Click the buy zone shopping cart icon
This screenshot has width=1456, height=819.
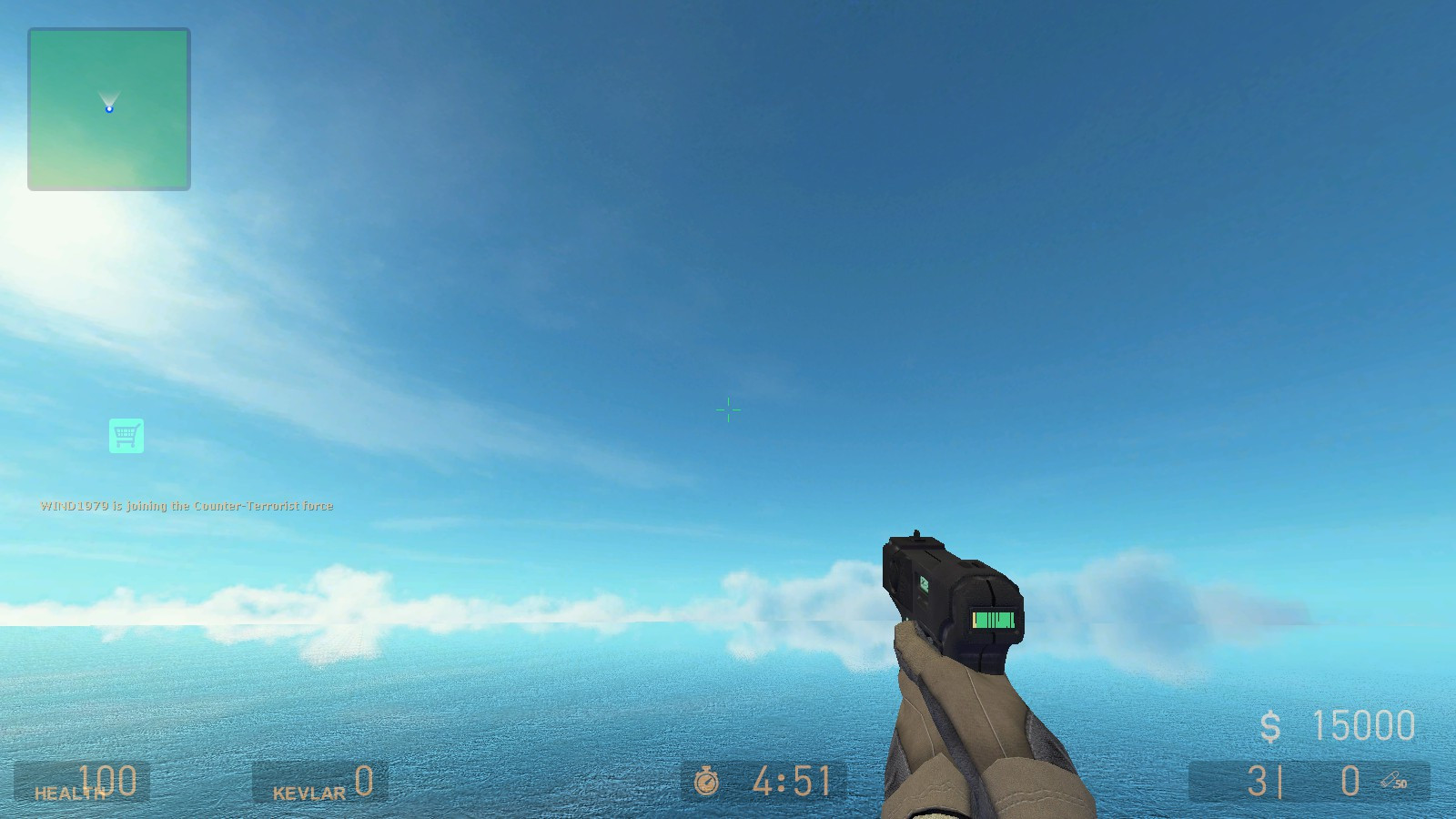[126, 435]
